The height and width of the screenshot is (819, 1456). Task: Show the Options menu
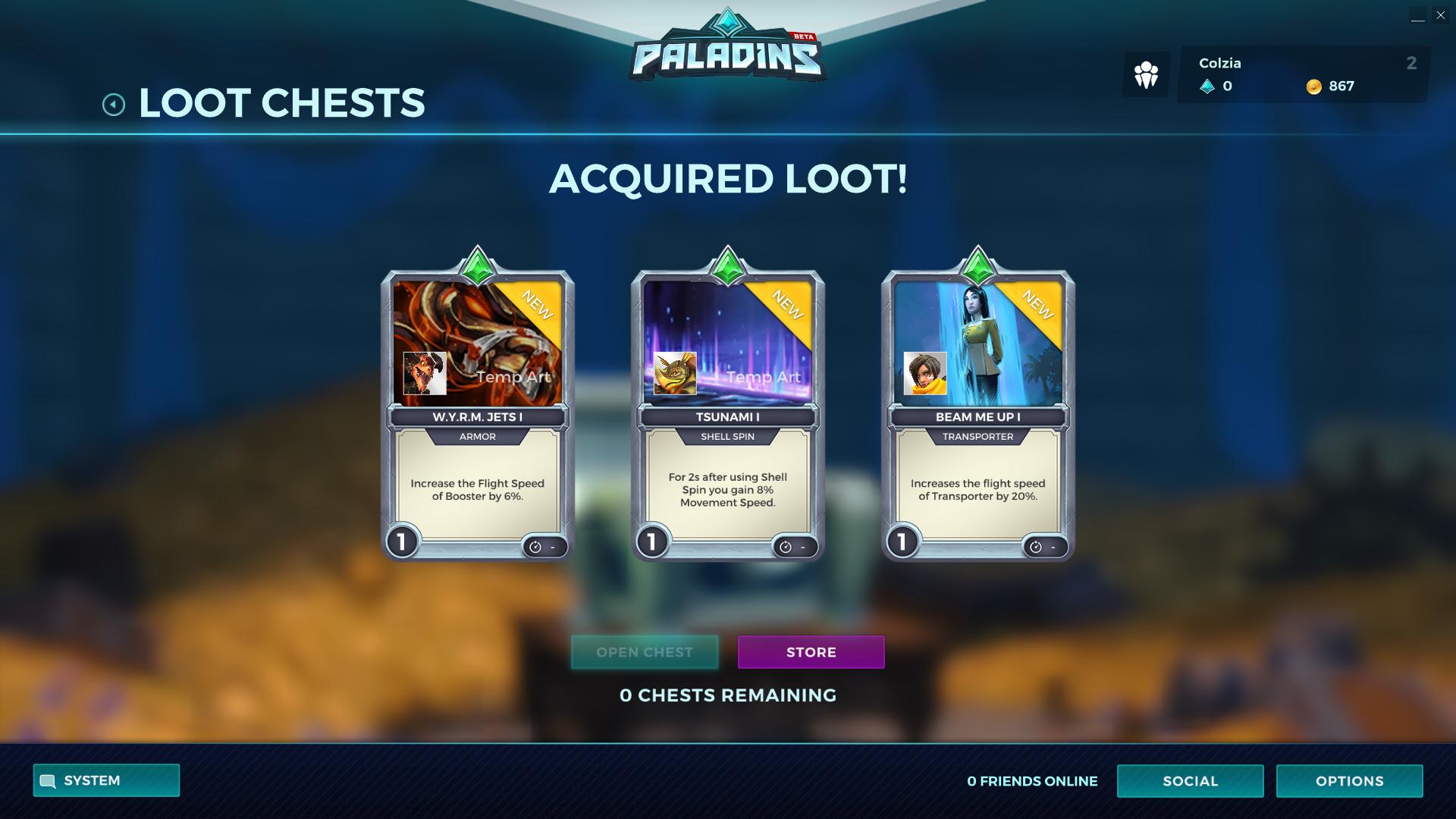(x=1349, y=781)
